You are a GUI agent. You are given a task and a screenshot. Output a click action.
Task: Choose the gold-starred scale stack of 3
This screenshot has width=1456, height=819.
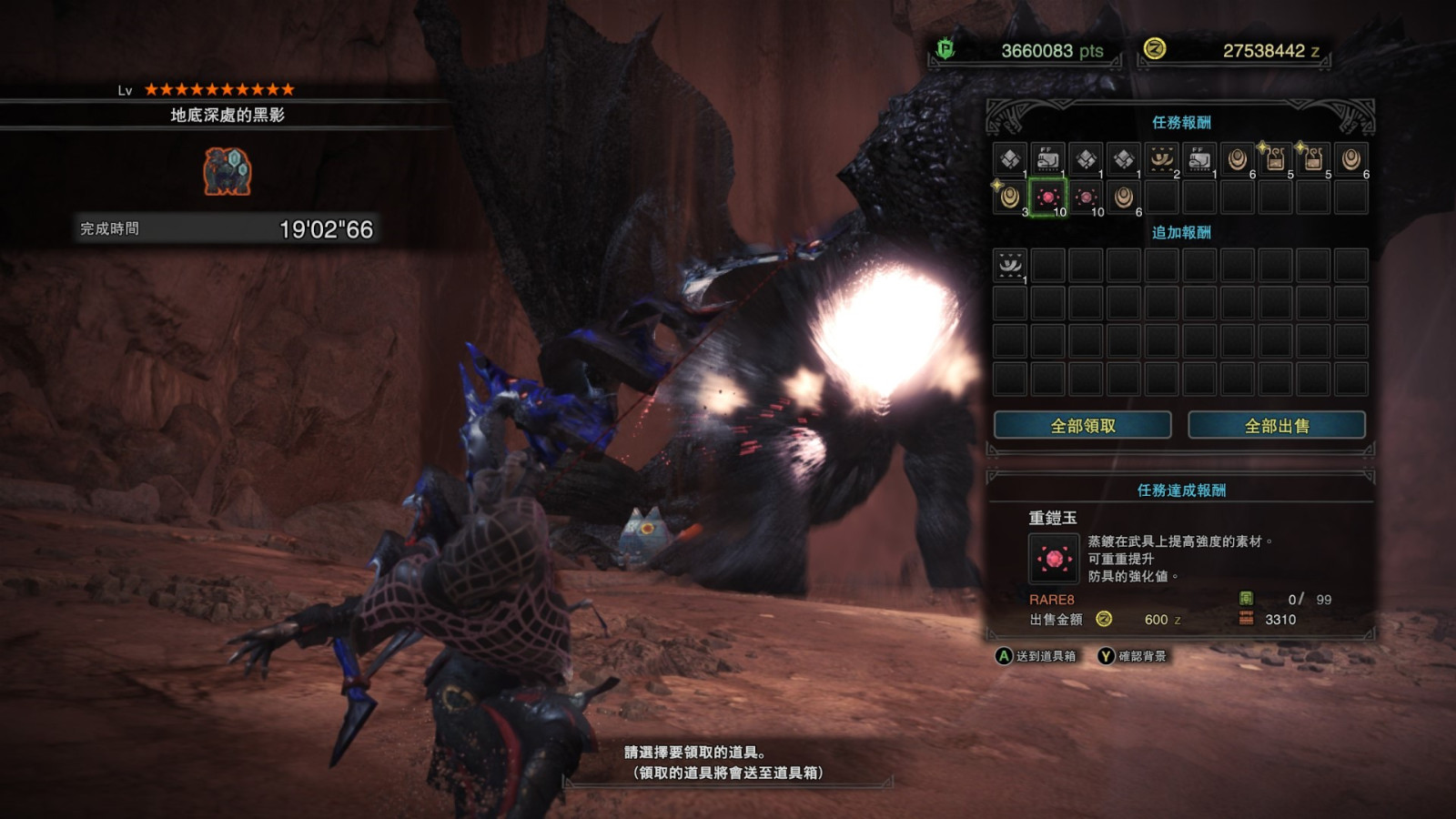point(1009,197)
